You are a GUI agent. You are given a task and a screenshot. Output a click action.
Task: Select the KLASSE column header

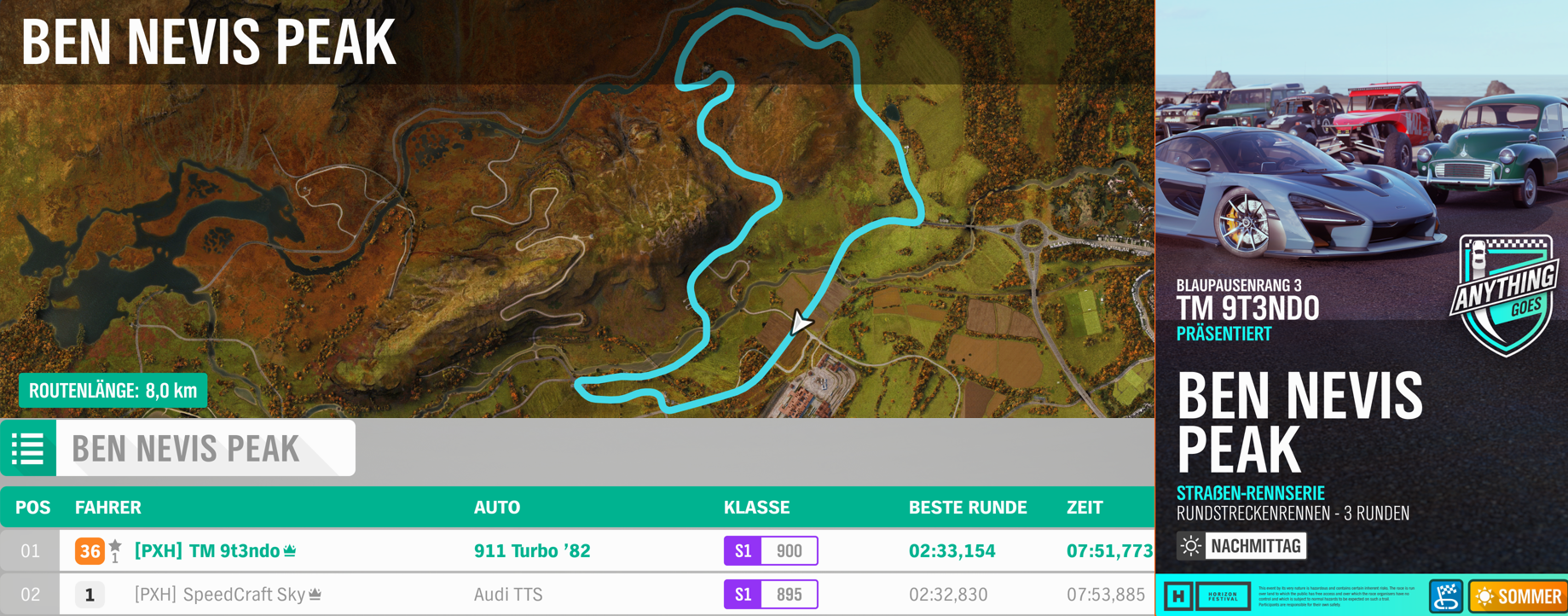pos(756,507)
